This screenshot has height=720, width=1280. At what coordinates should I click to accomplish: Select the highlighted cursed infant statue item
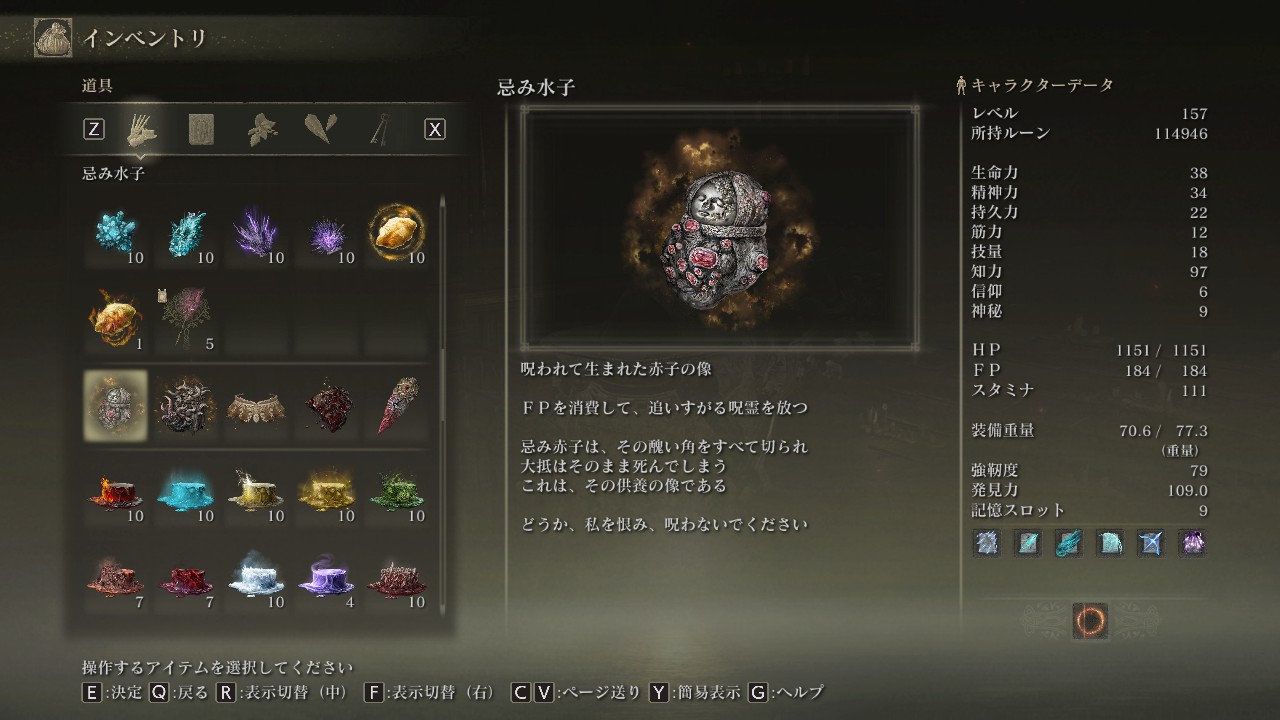pyautogui.click(x=115, y=405)
